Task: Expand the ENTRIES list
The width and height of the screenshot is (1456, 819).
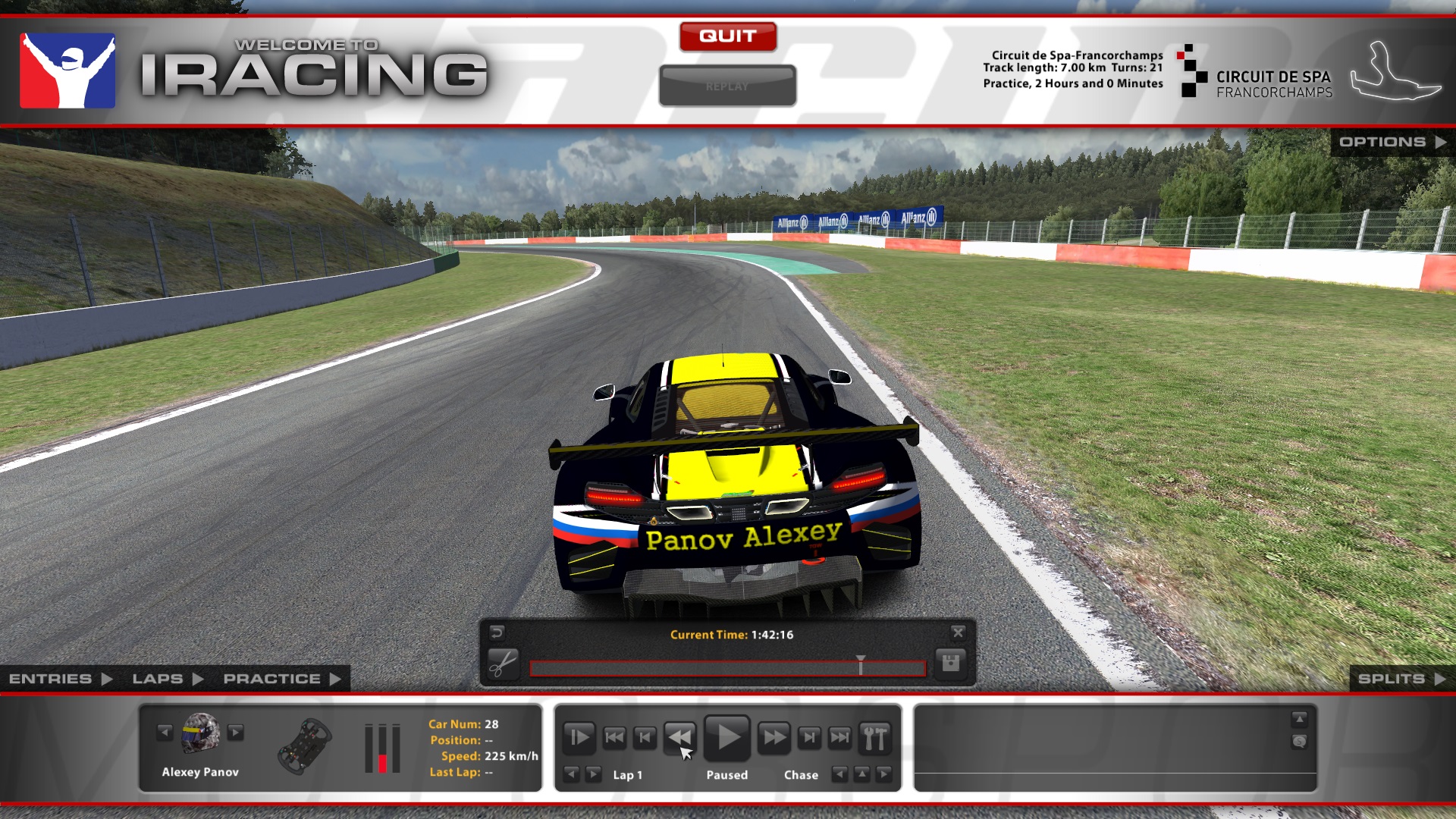Action: click(x=60, y=679)
